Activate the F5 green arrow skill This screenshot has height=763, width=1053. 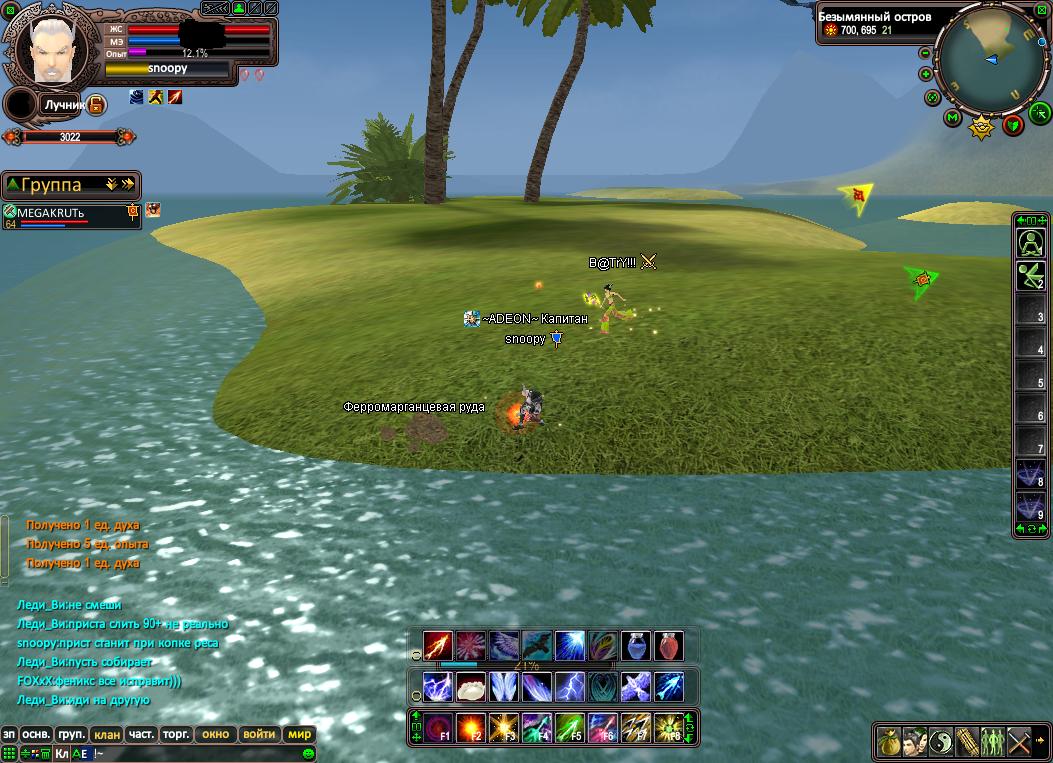pyautogui.click(x=570, y=727)
